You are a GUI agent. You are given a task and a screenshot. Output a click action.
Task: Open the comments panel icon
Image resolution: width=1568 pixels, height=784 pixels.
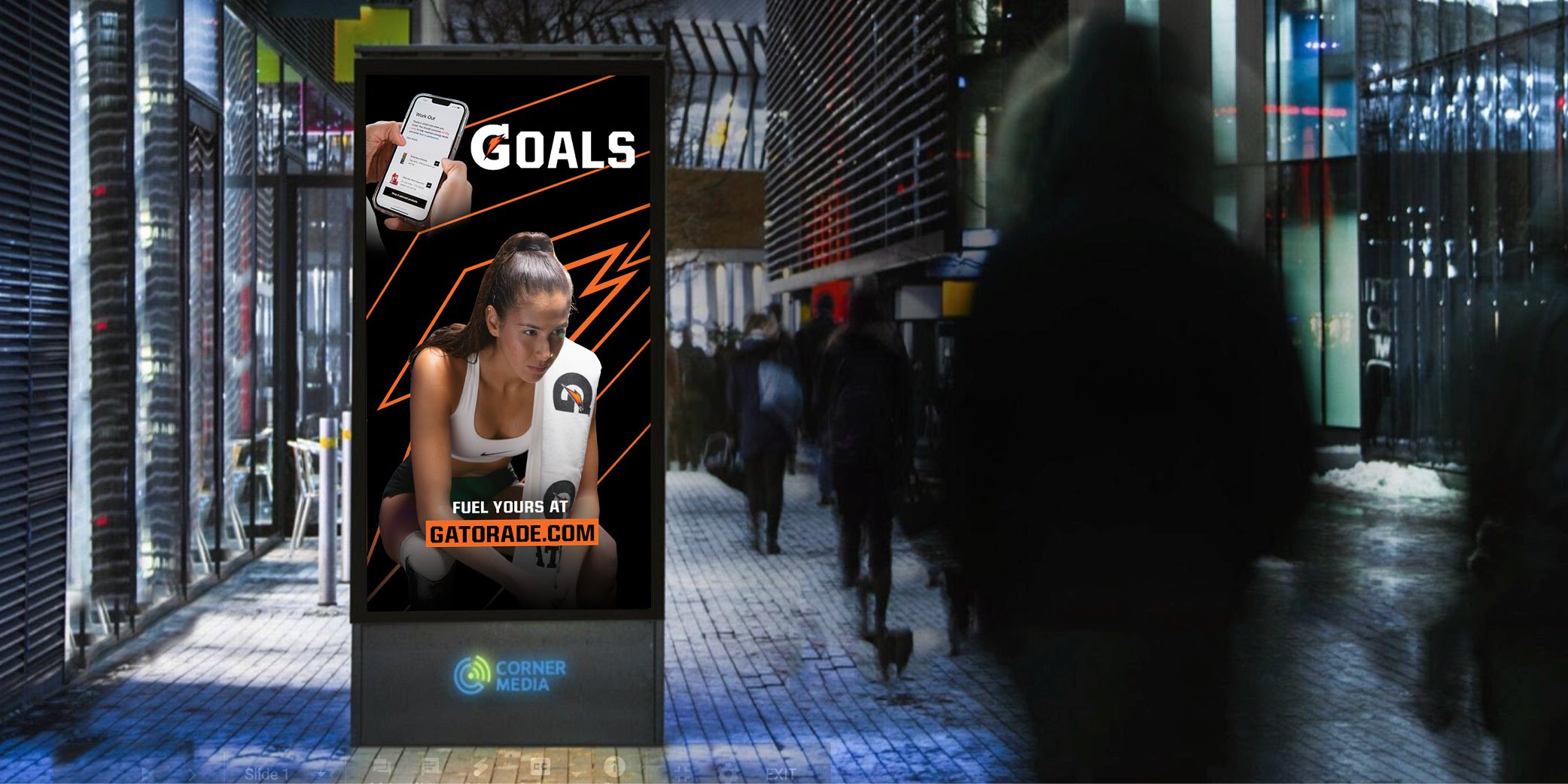pyautogui.click(x=382, y=768)
